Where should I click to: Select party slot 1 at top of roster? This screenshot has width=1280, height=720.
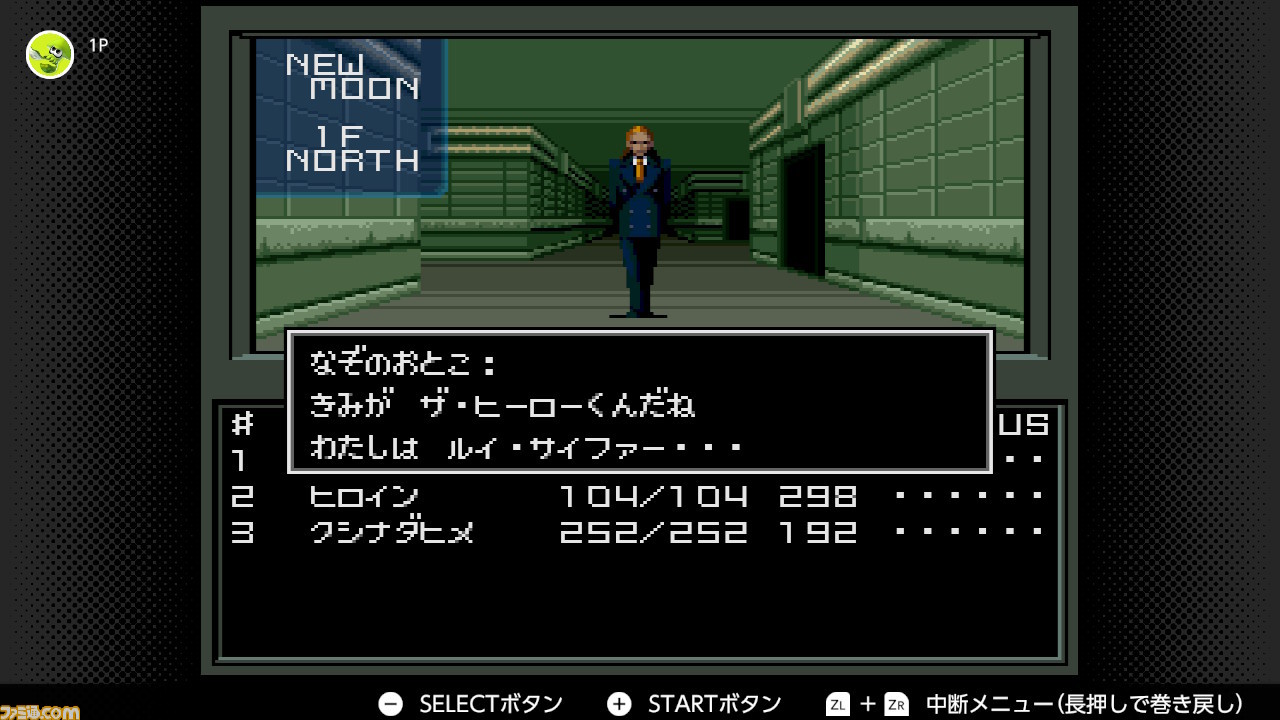240,460
